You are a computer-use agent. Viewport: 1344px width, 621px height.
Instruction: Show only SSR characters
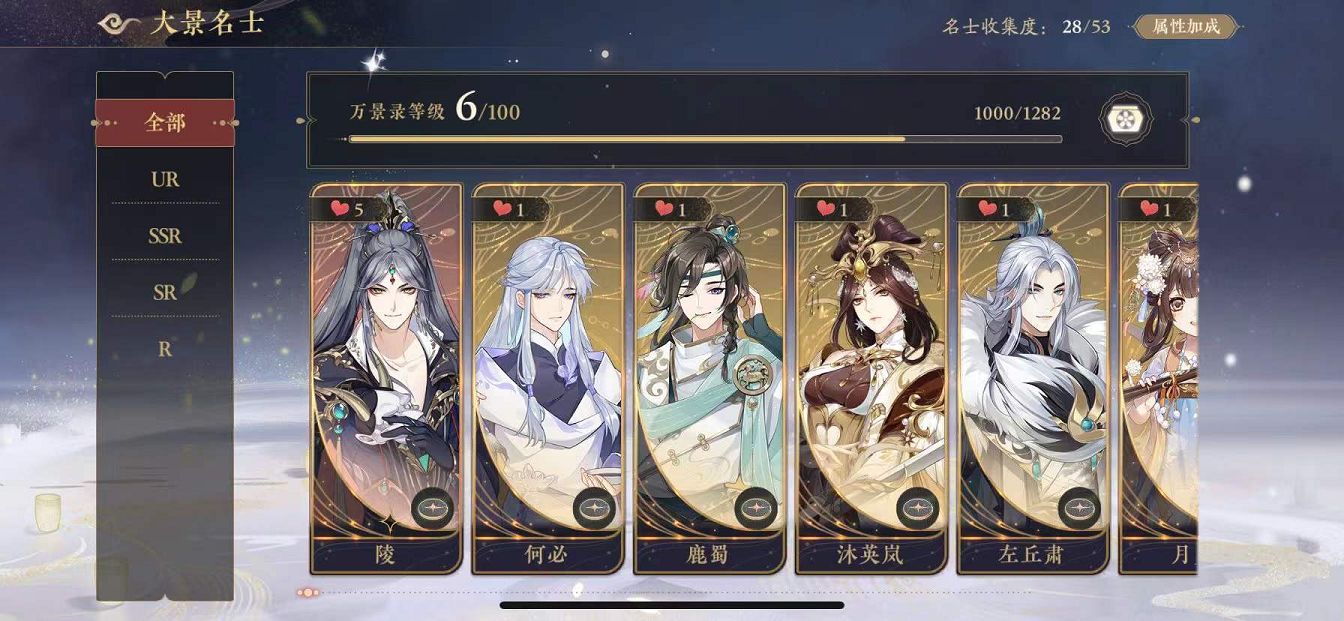165,237
